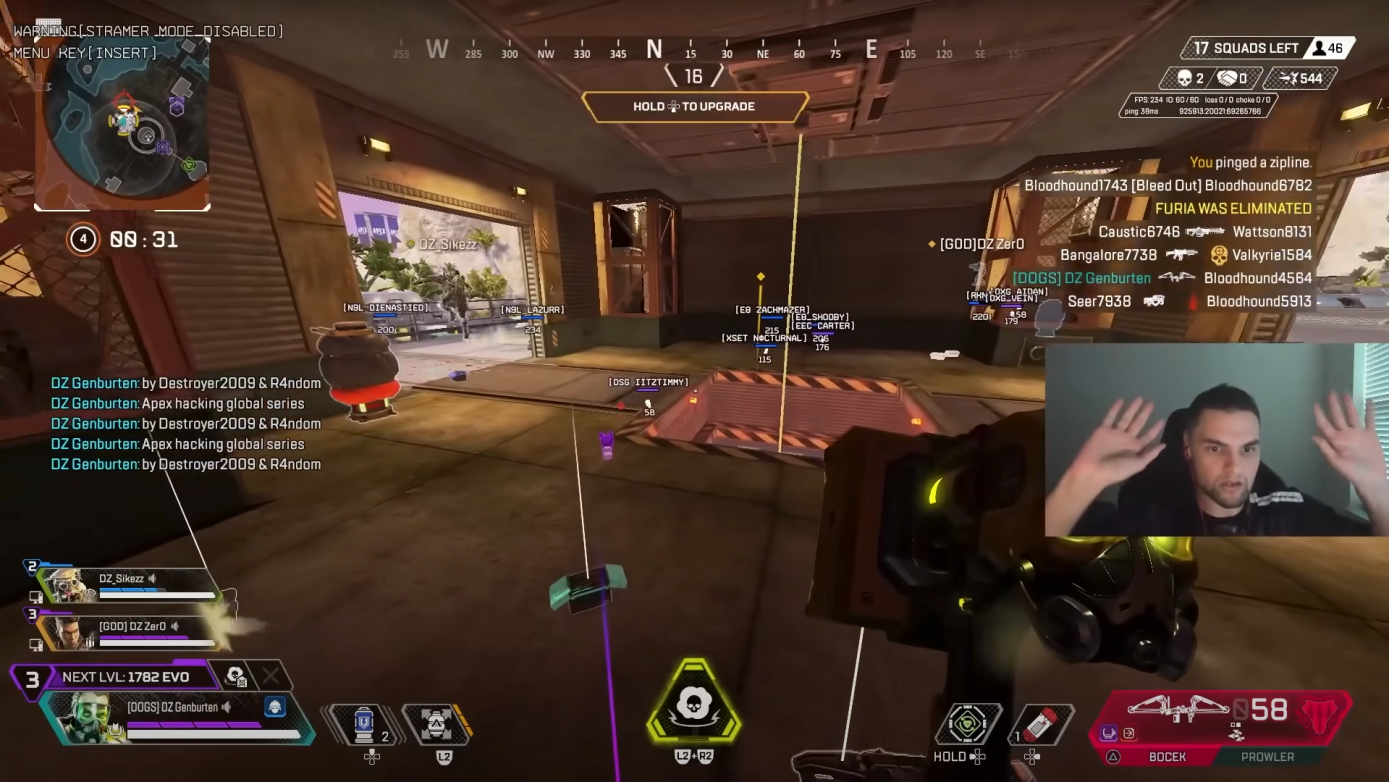Viewport: 1389px width, 782px height.
Task: Click the damage icon showing 544
Action: click(1289, 77)
